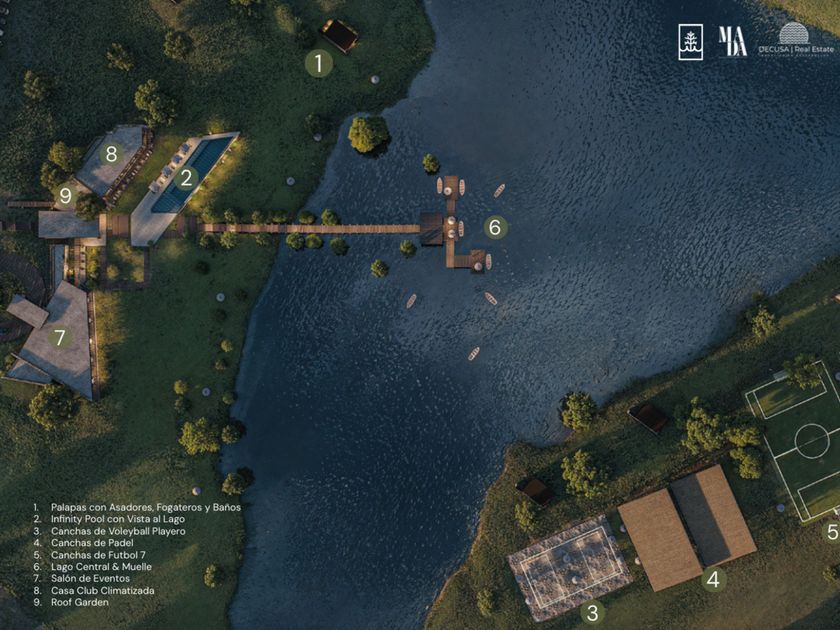Click marker 3 by the volleyball court

(593, 612)
